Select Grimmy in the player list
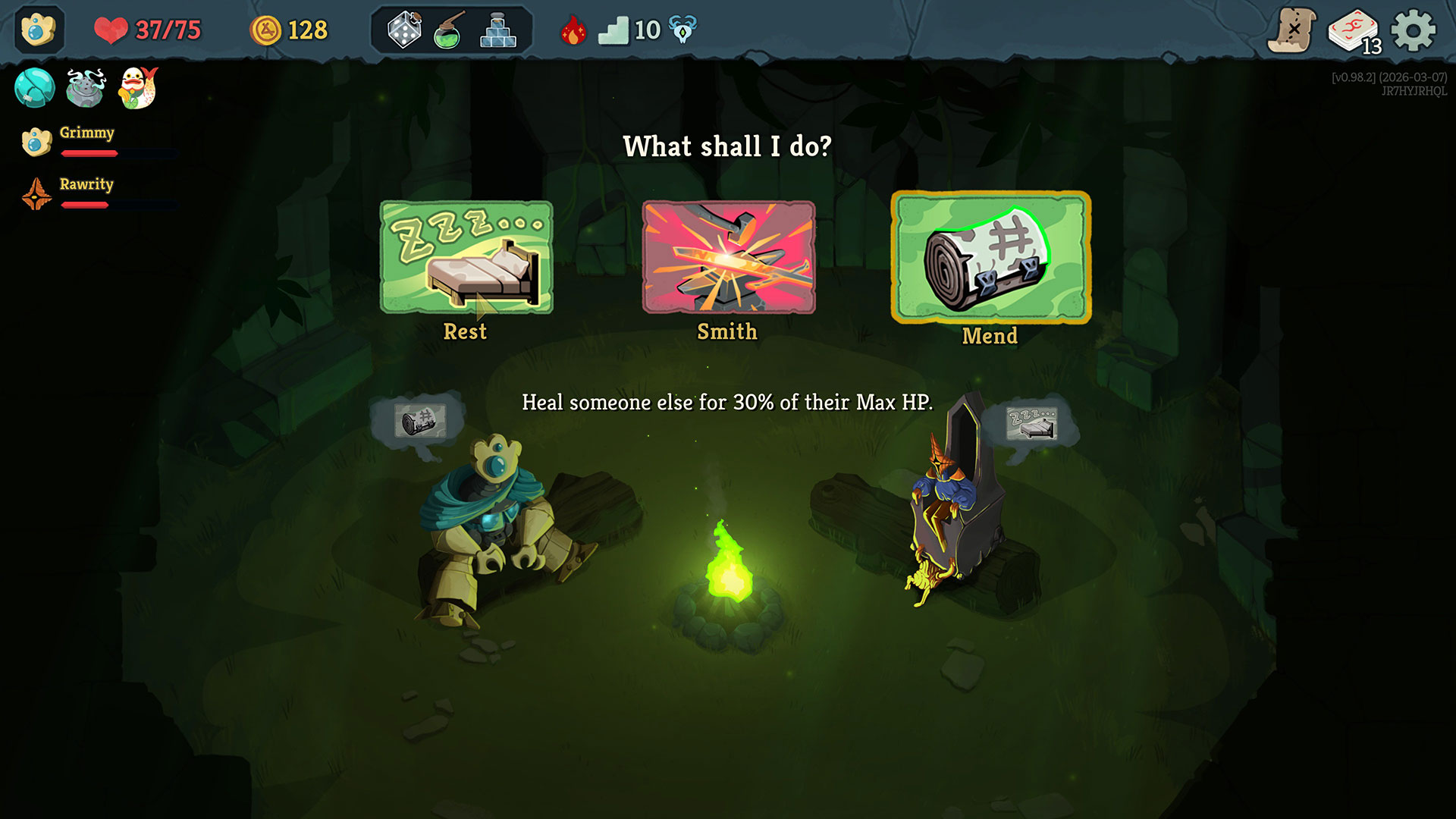This screenshot has width=1456, height=819. coord(86,133)
